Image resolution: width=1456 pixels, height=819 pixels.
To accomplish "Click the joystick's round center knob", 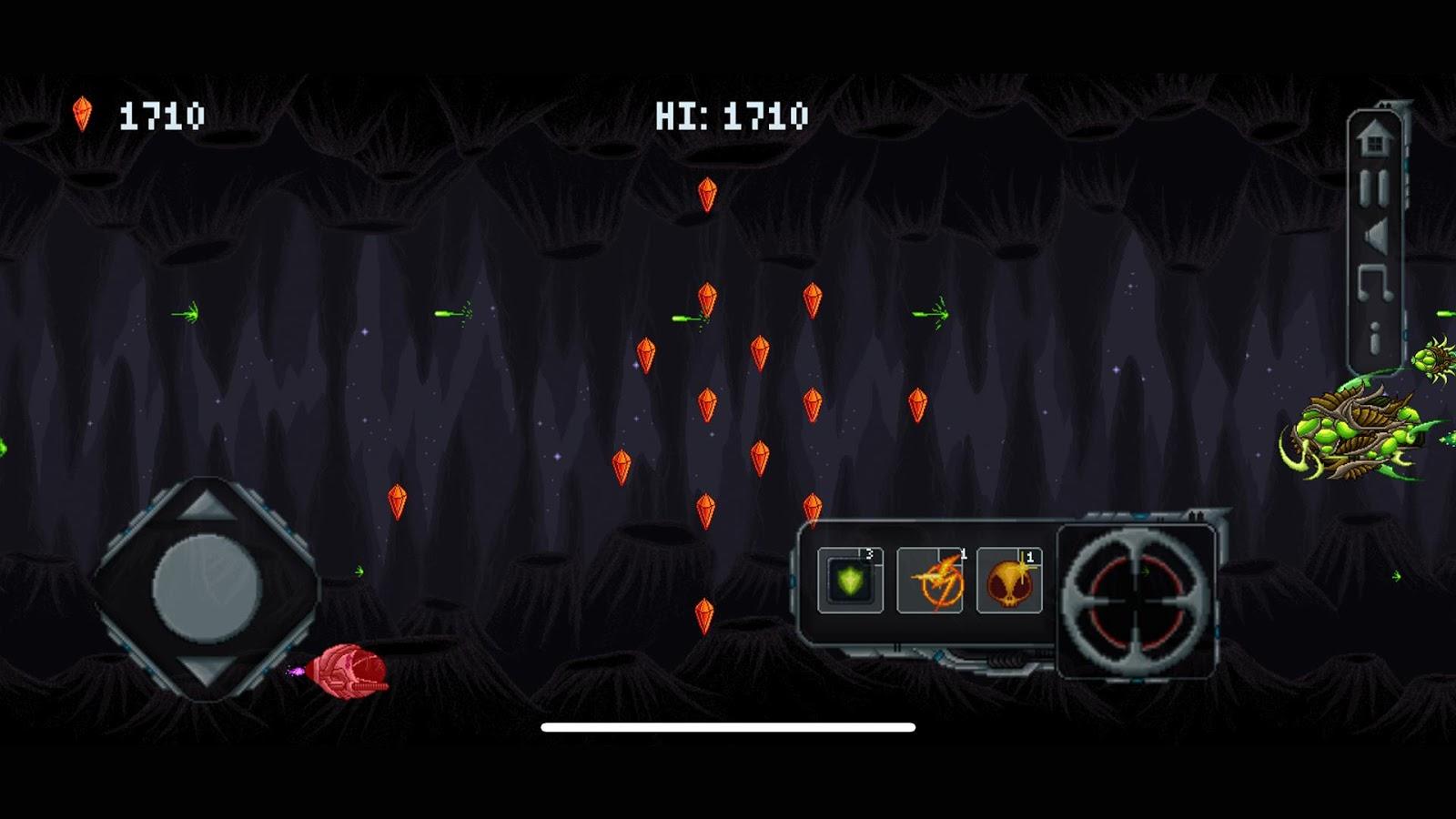I will click(207, 589).
